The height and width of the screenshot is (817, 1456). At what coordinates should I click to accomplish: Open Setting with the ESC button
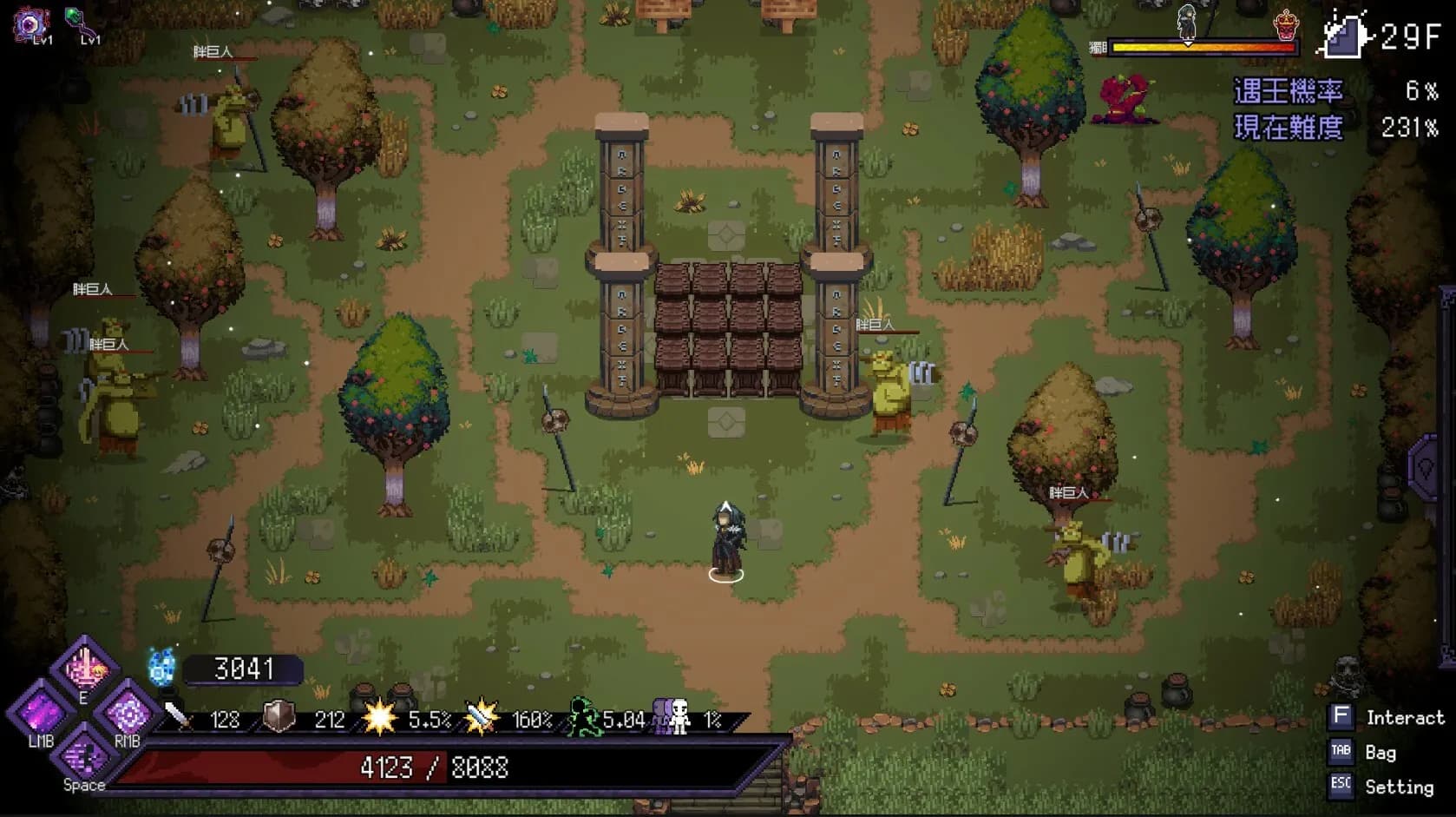(x=1341, y=785)
